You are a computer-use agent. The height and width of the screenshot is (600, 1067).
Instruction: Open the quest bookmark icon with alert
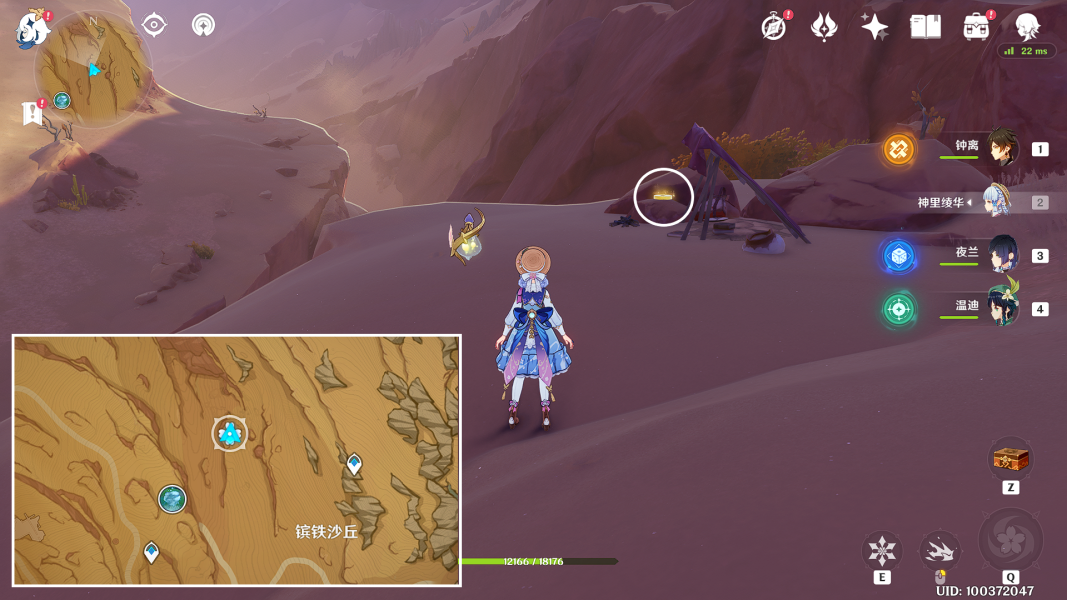(x=32, y=113)
